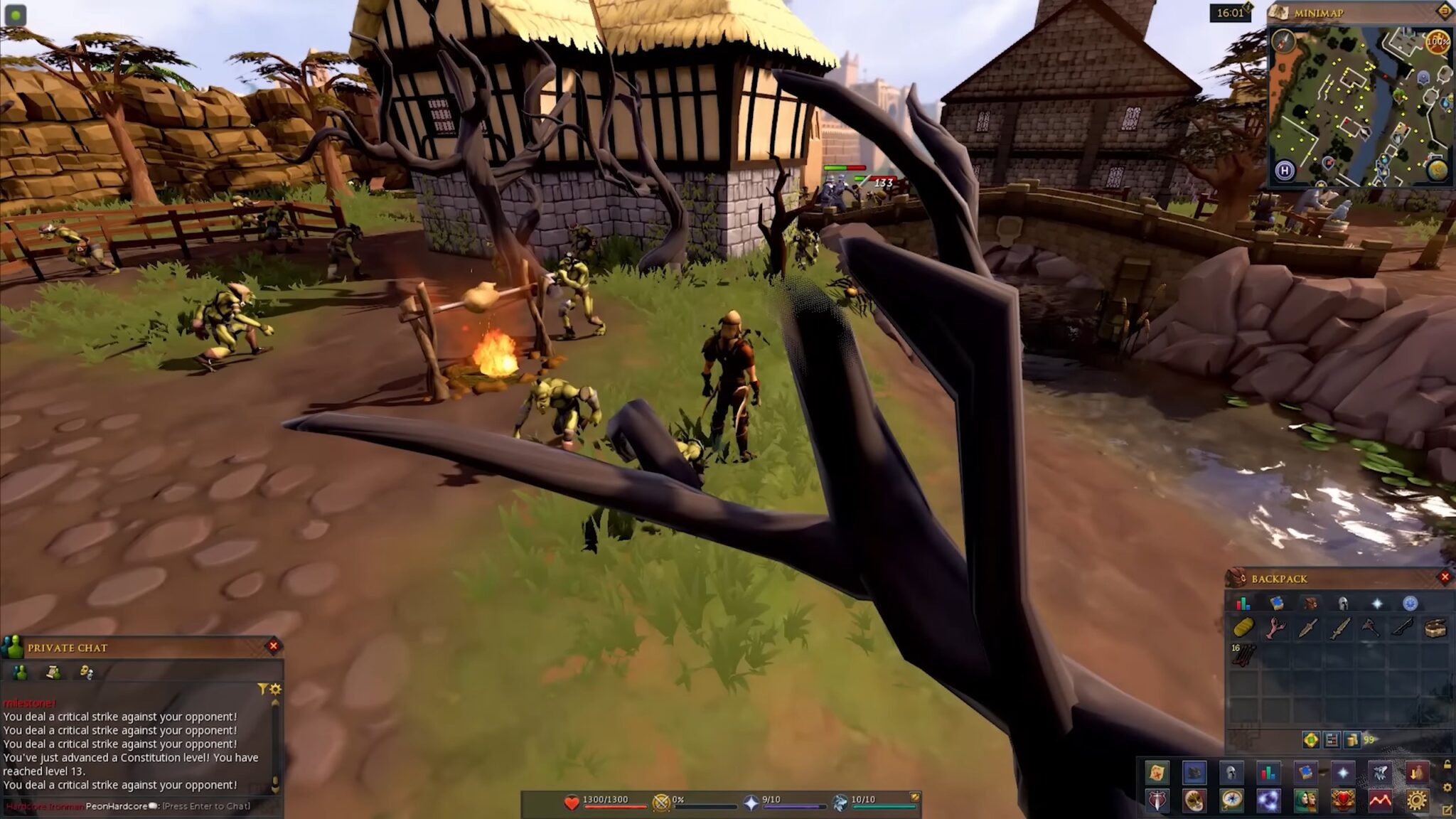
Task: Open the Emotes mask icon on the action bar
Action: click(x=1194, y=800)
